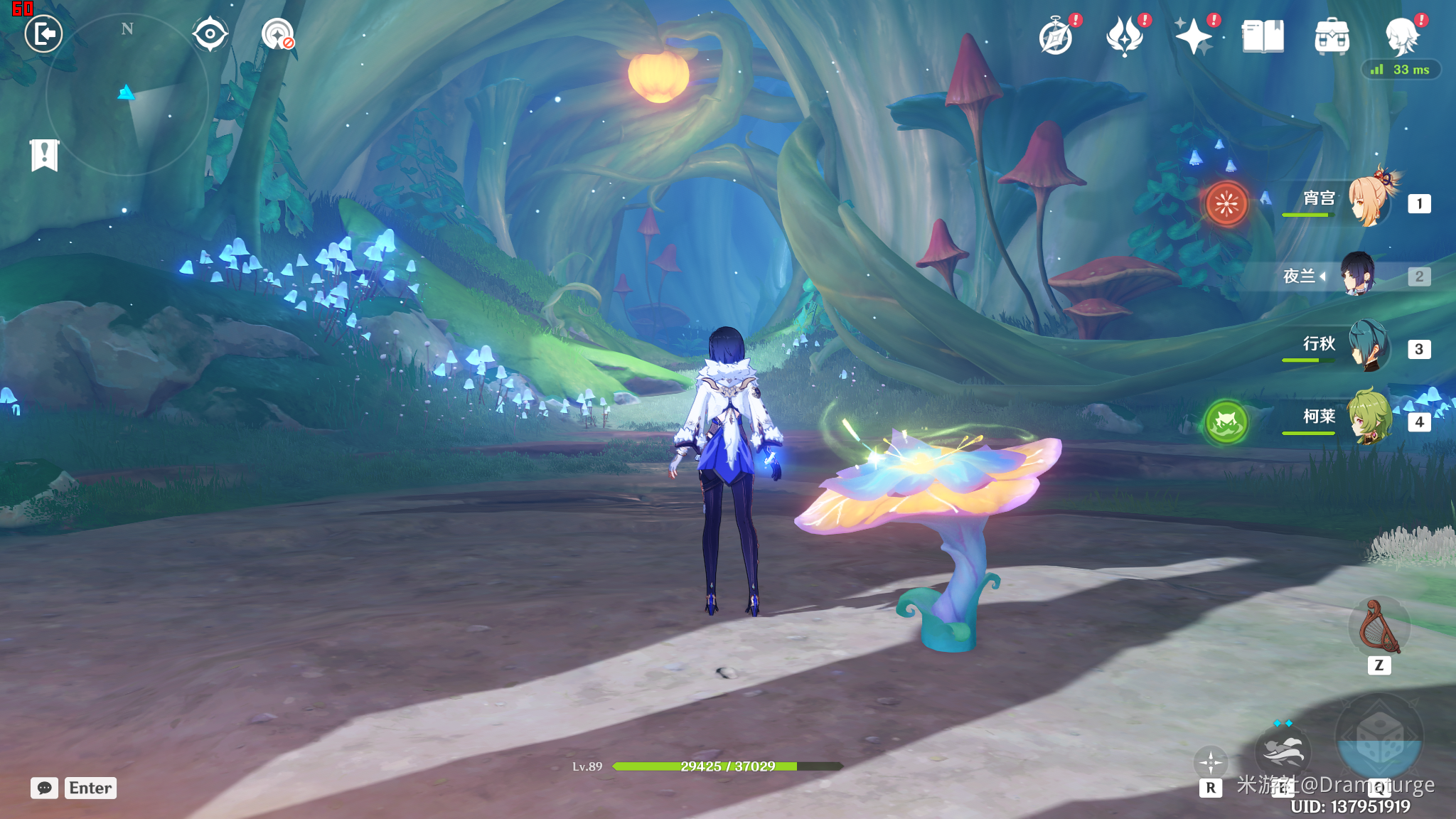Screen dimensions: 1456x819
Task: Open the chat speech bubble
Action: point(44,788)
